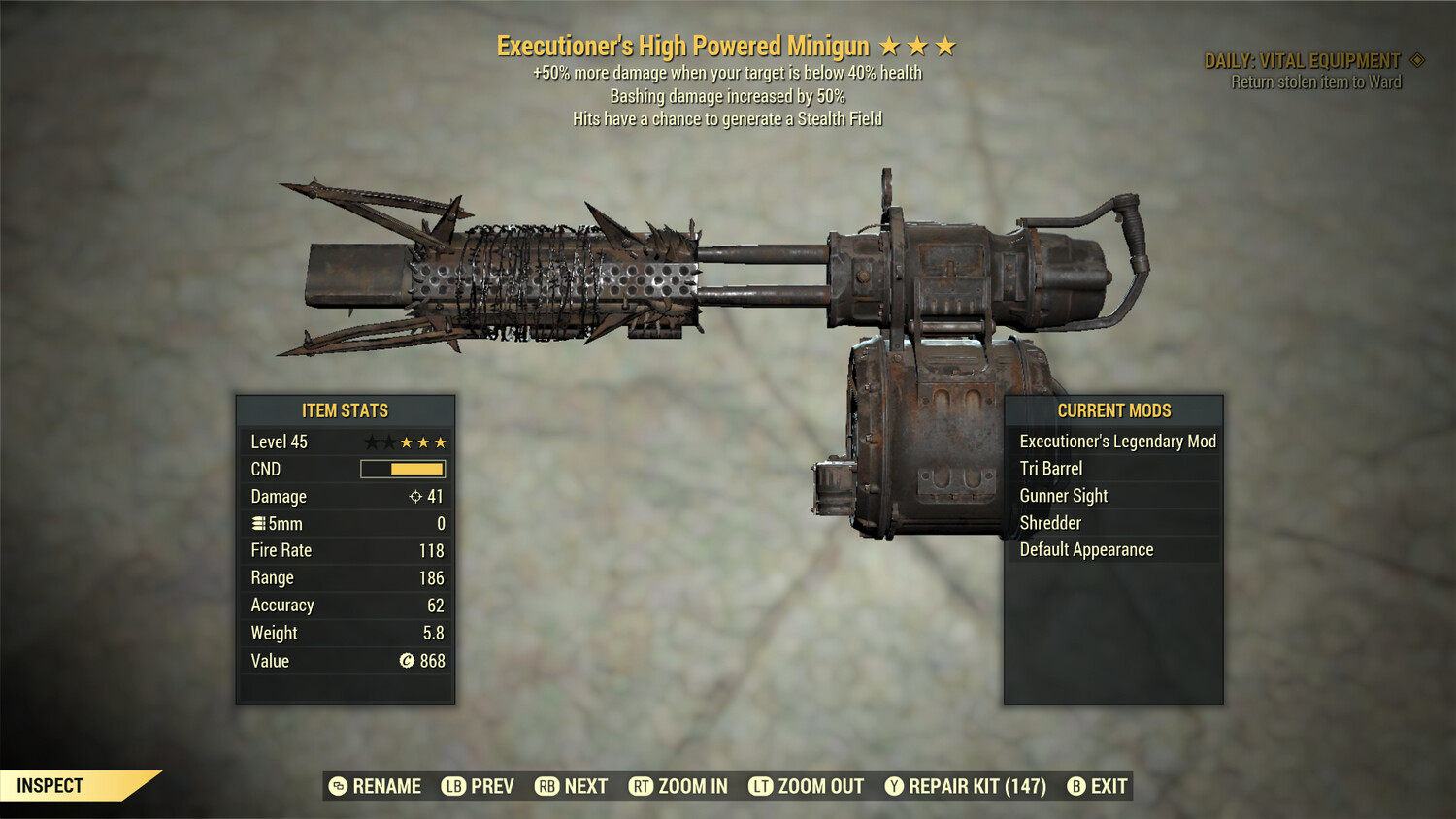Toggle the first gold star on Level 45 row
The width and height of the screenshot is (1456, 819).
pos(405,442)
